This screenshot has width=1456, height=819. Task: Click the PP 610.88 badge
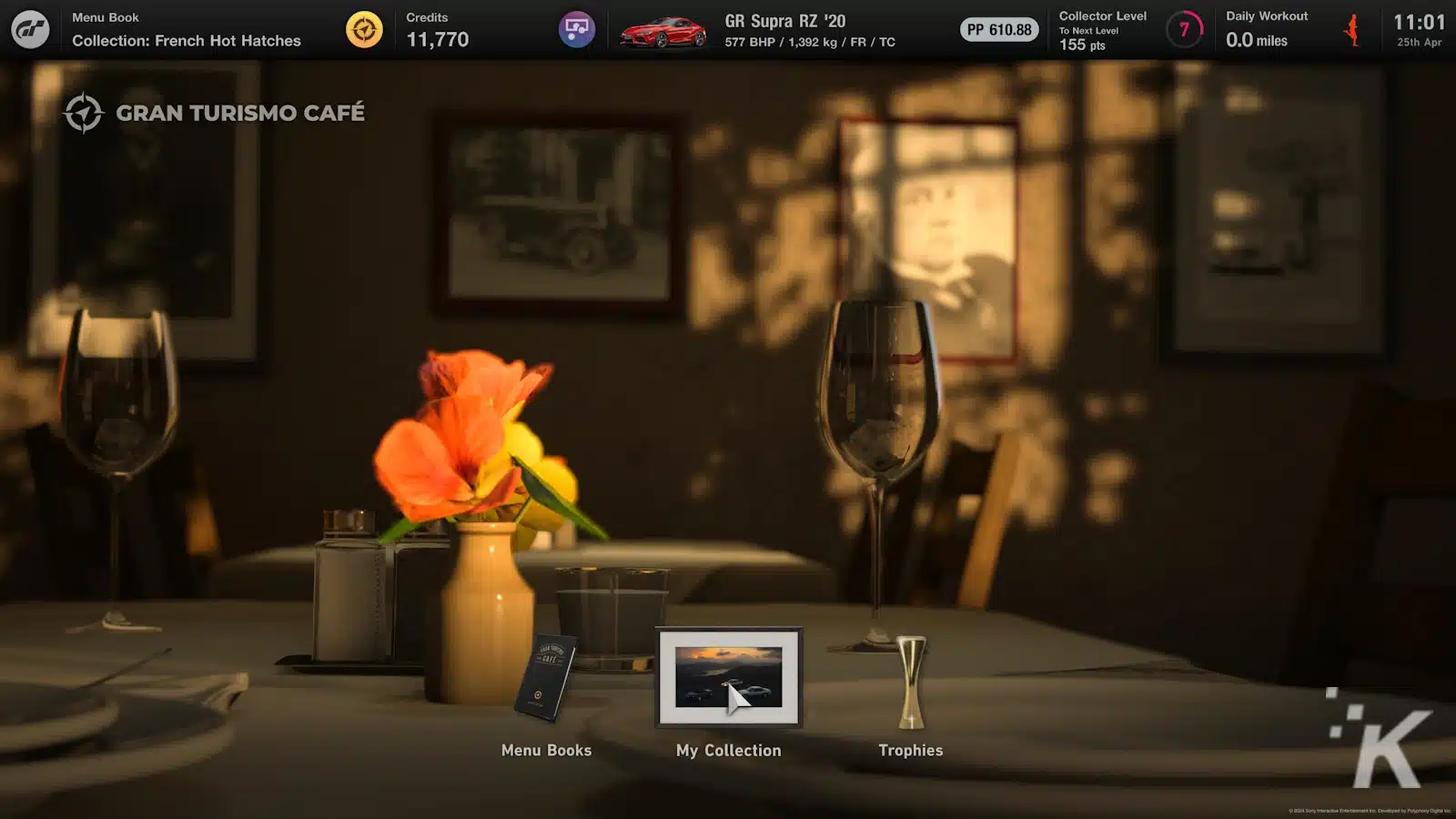pos(998,29)
